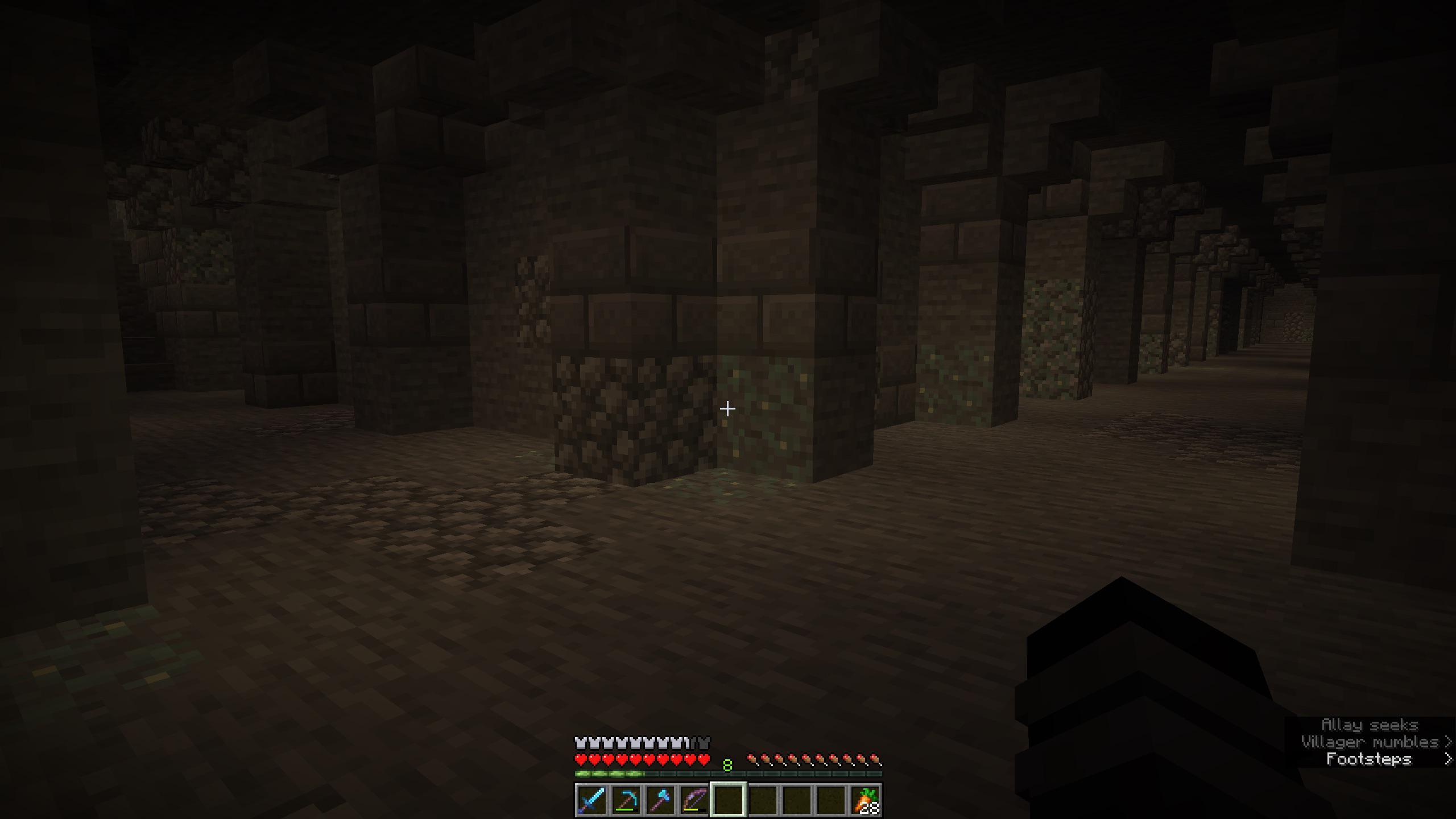Viewport: 1456px width, 819px height.
Task: Click the Allay seeks subtitle entry
Action: (x=1372, y=726)
